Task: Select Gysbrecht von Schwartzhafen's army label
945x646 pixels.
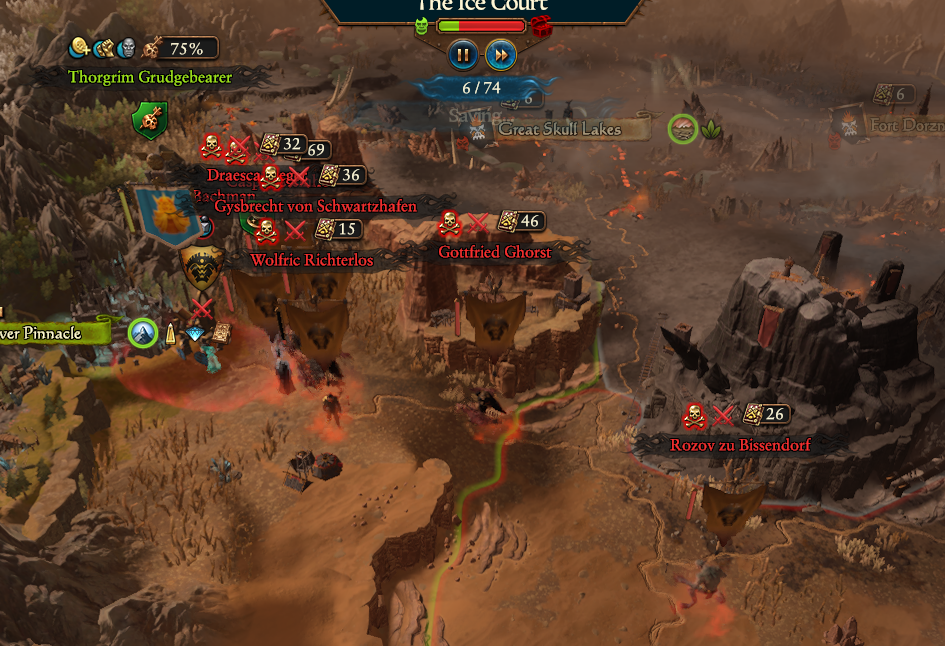Action: [x=315, y=206]
